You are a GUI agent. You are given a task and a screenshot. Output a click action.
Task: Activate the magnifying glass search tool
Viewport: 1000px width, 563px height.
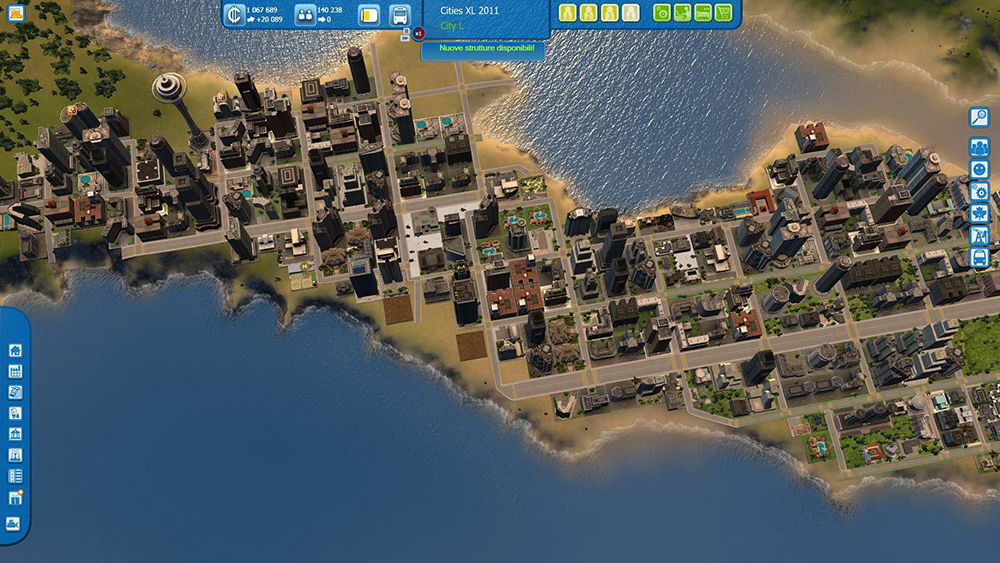tap(979, 117)
